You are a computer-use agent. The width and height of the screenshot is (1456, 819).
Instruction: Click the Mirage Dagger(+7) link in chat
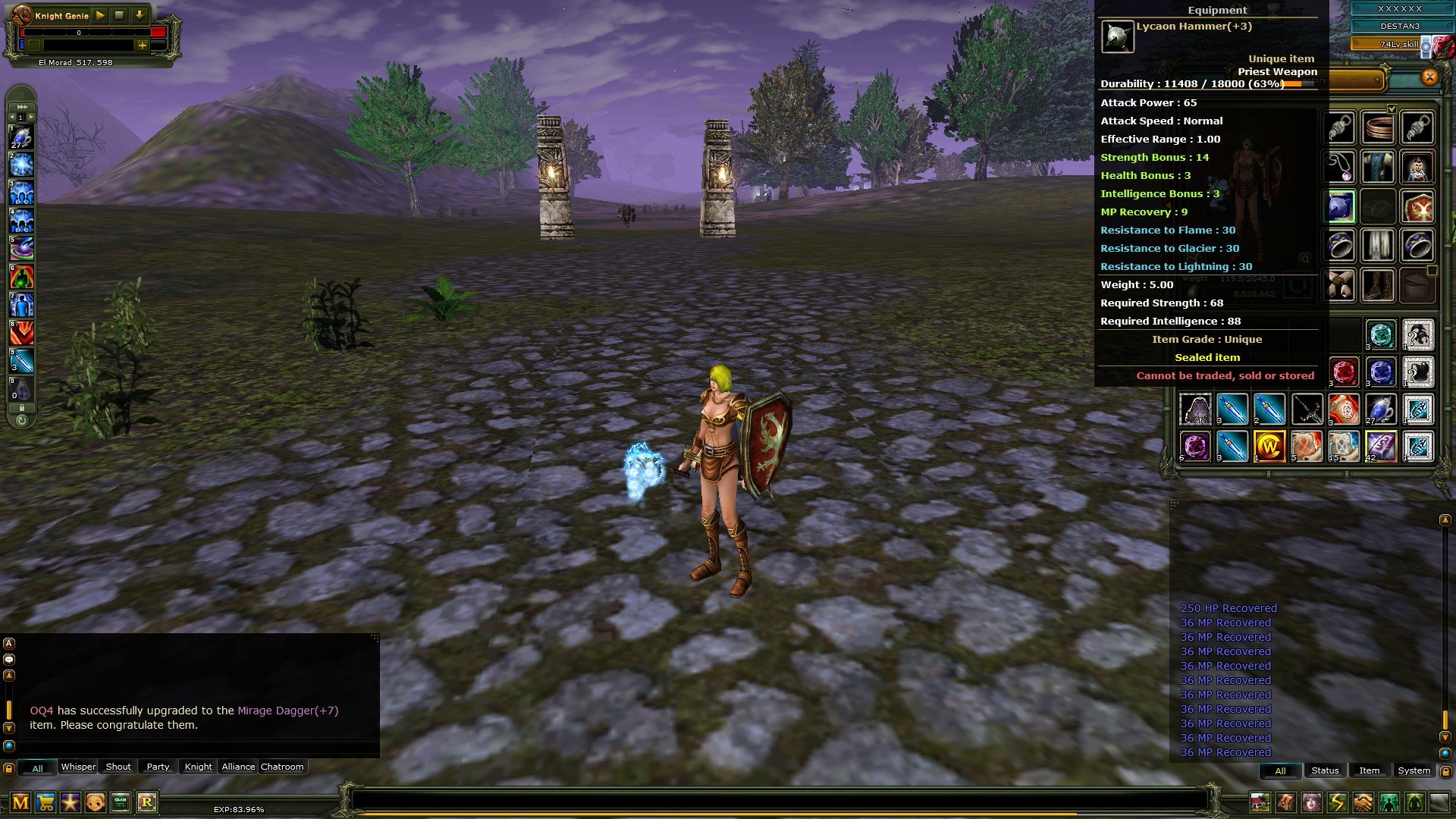pos(287,711)
